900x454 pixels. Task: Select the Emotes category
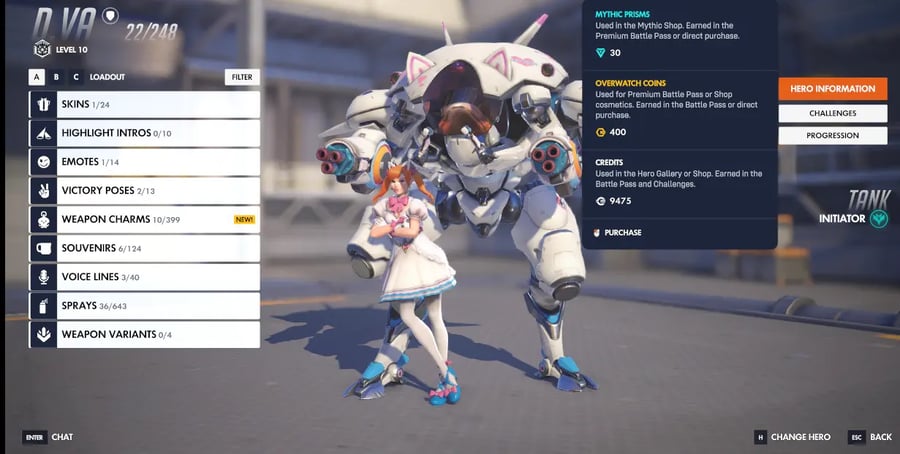(145, 162)
